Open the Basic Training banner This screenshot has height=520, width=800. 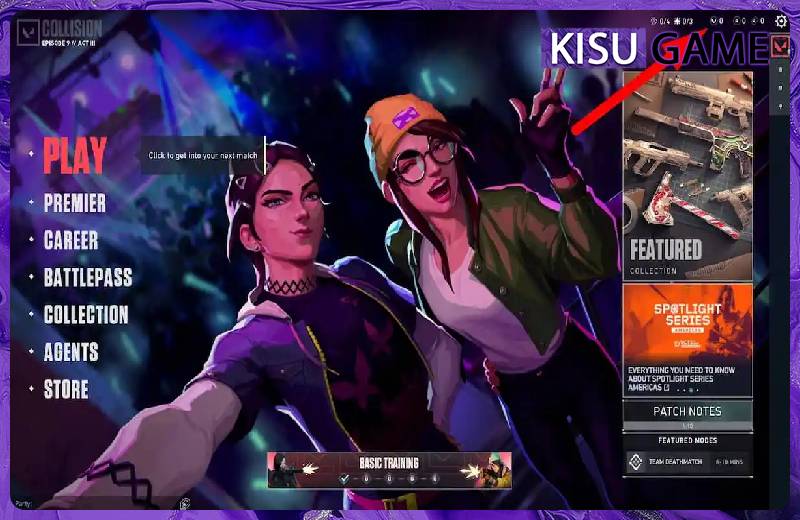click(390, 470)
